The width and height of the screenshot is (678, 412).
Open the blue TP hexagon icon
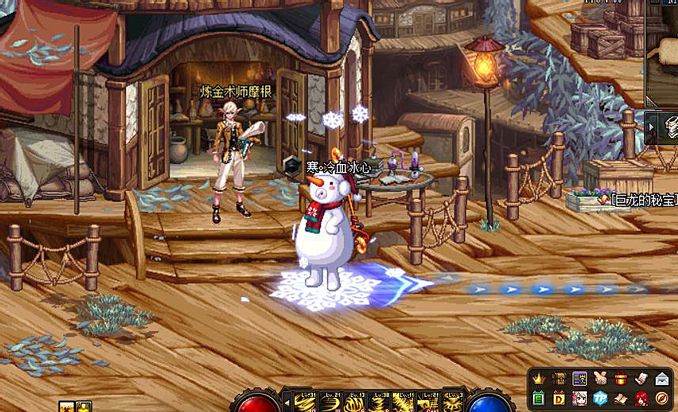[x=599, y=398]
